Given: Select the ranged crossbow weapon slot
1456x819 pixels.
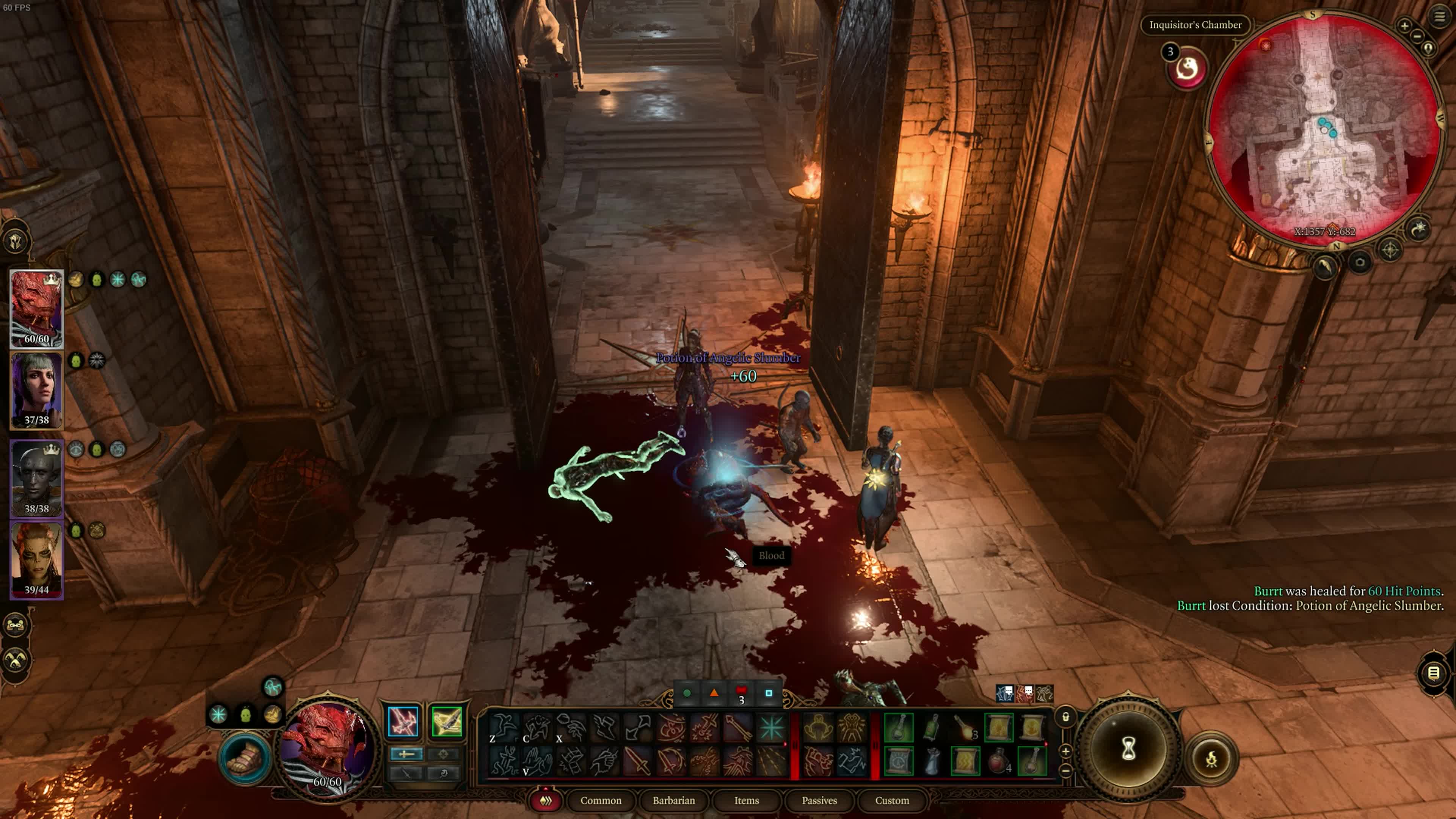Looking at the screenshot, I should tap(447, 721).
